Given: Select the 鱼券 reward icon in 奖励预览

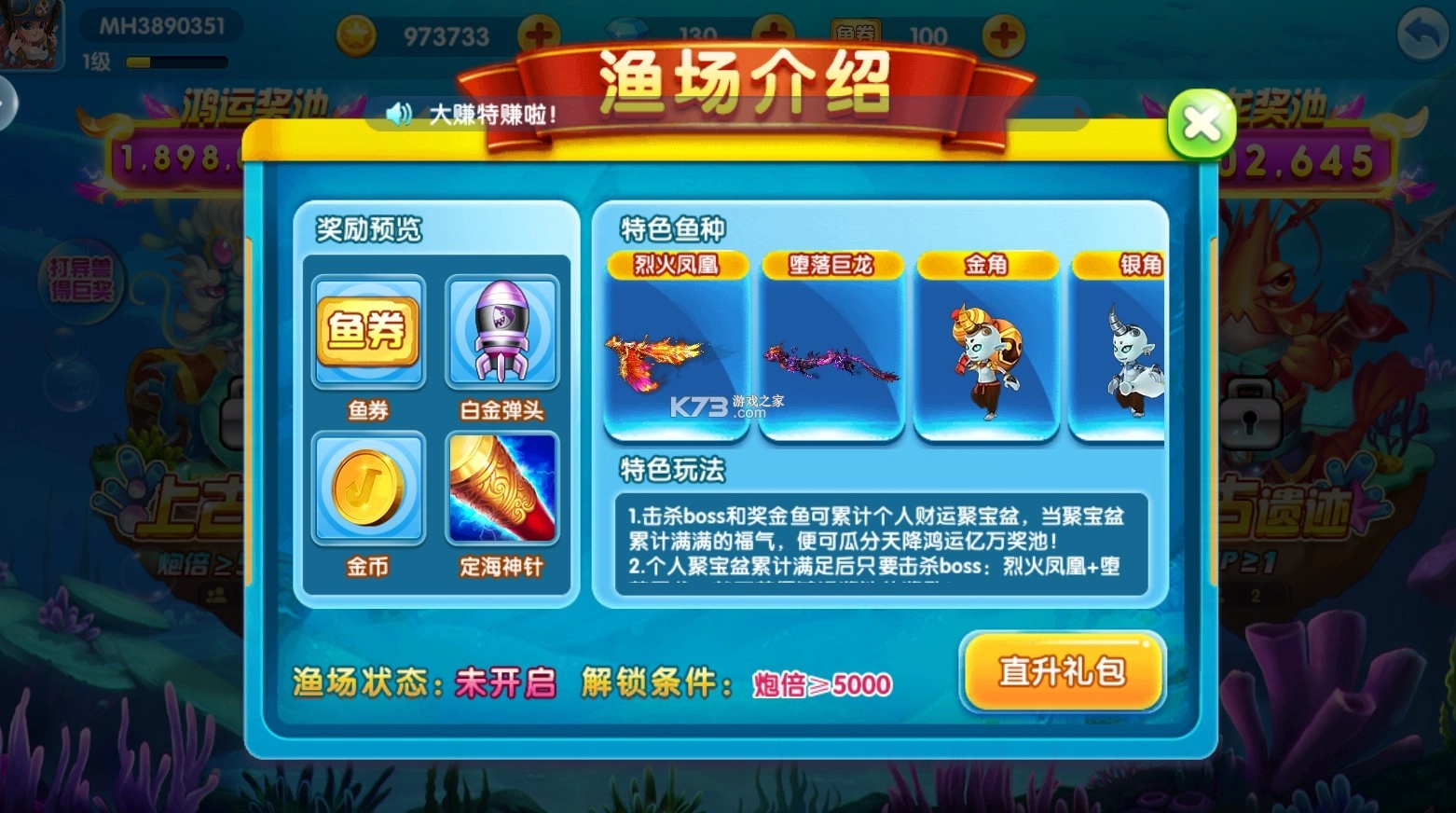Looking at the screenshot, I should pyautogui.click(x=369, y=331).
